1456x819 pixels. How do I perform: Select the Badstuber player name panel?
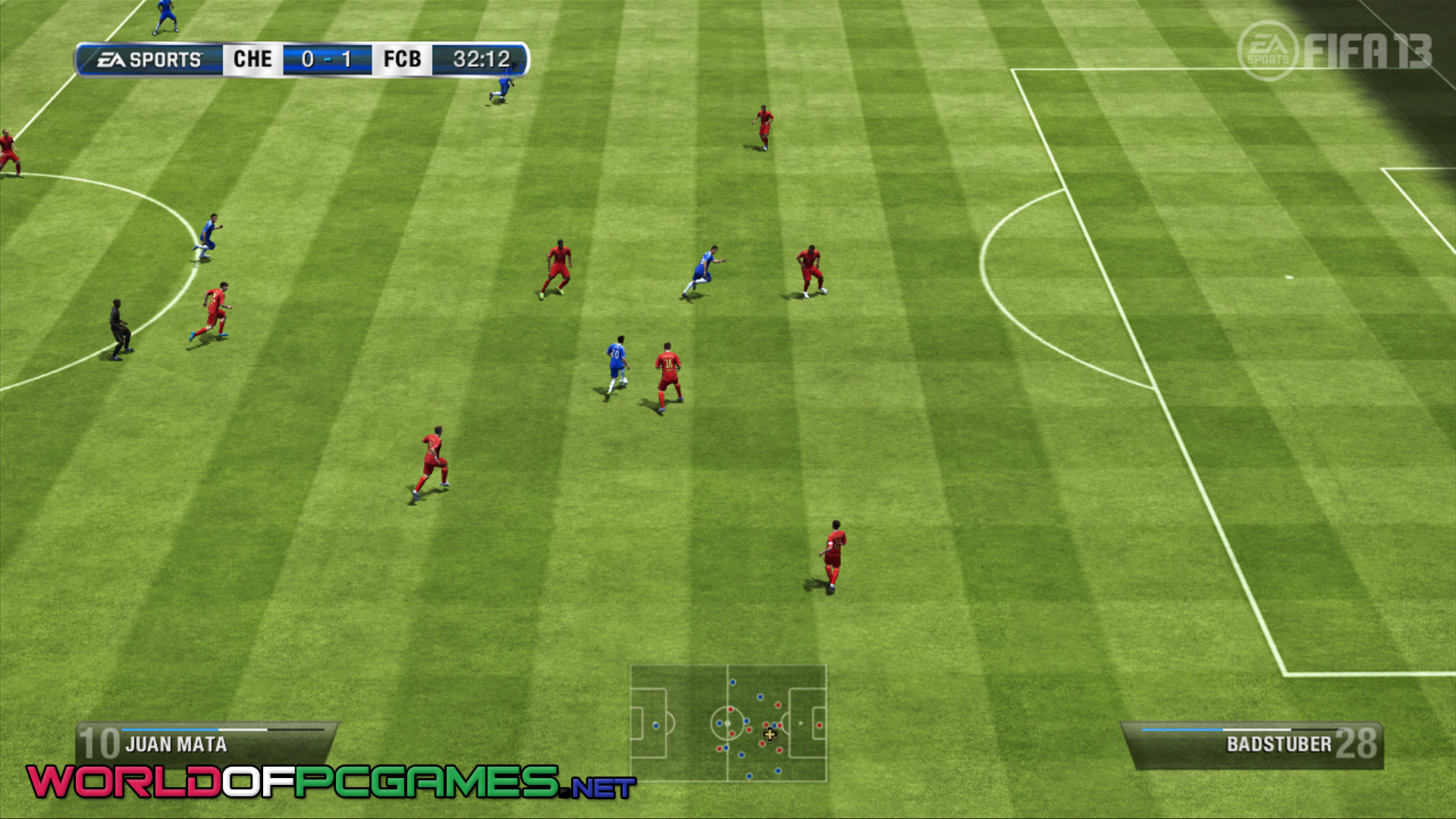(1253, 744)
